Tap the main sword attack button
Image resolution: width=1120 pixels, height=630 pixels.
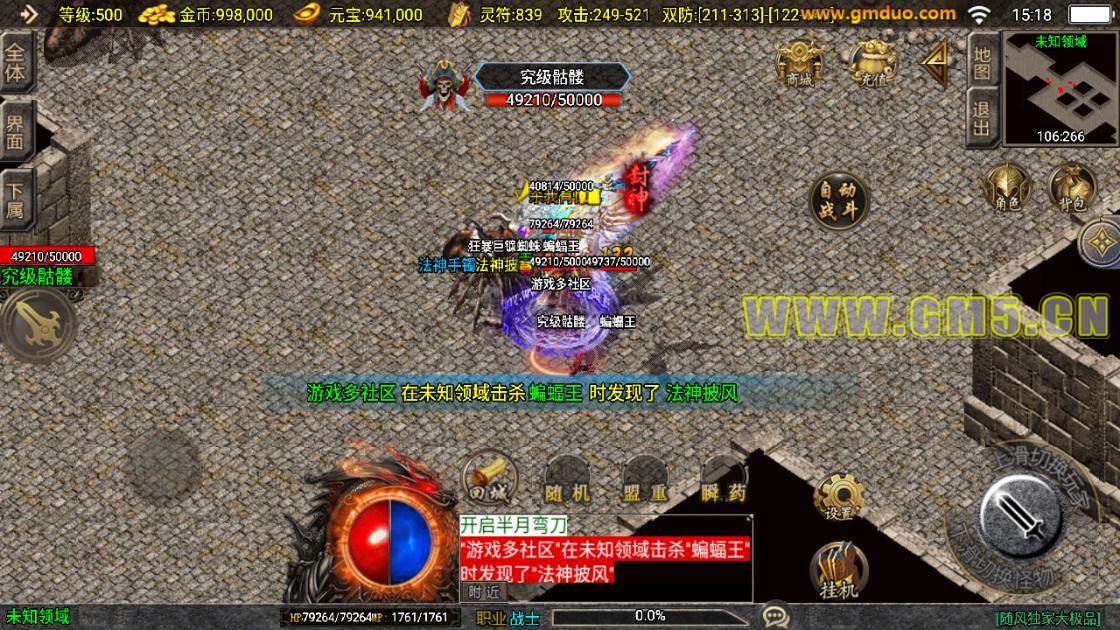1021,515
